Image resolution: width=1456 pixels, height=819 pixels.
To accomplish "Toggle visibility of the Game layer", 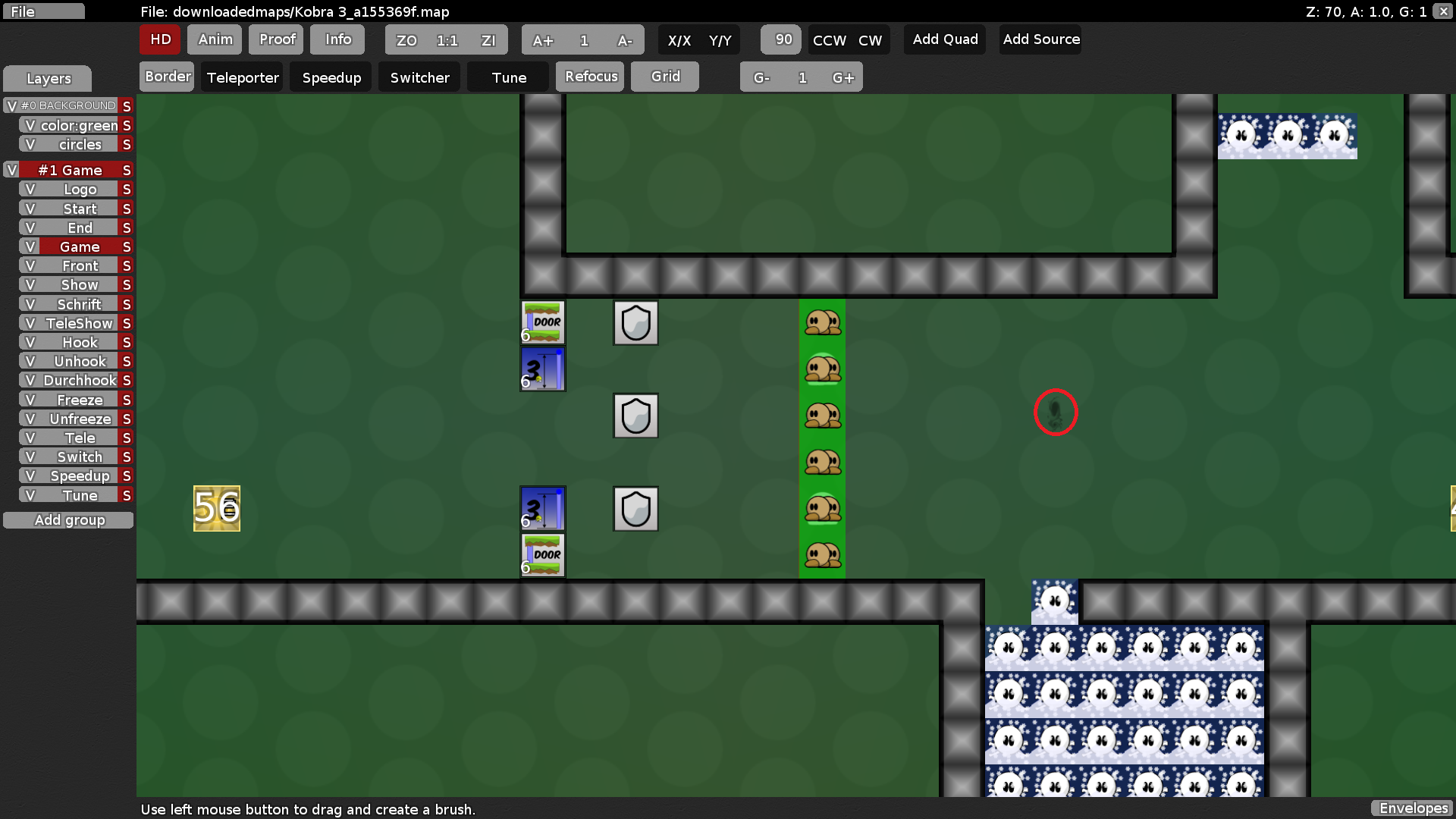I will [30, 246].
